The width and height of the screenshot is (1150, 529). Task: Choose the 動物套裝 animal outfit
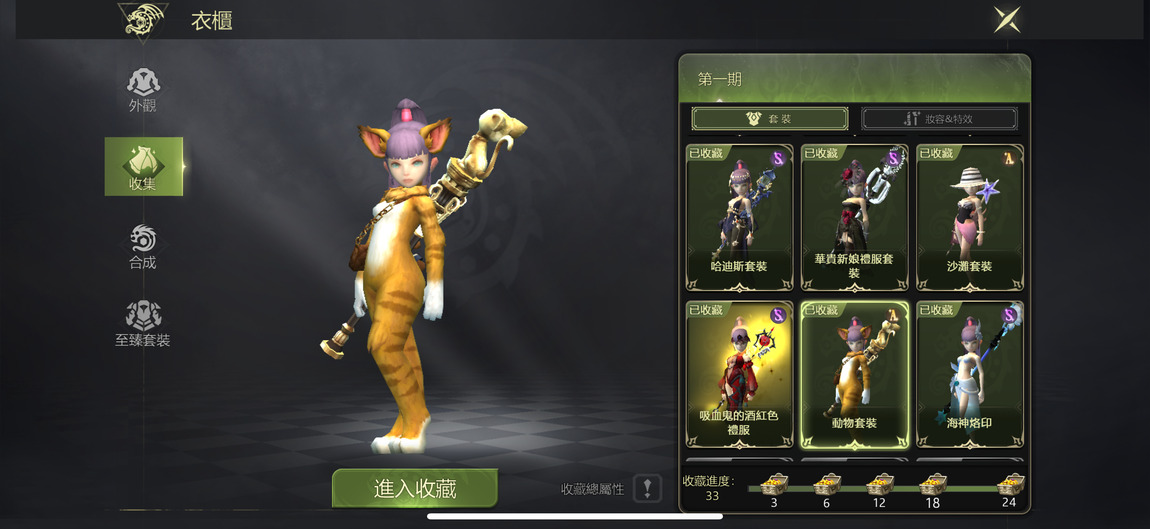point(855,374)
